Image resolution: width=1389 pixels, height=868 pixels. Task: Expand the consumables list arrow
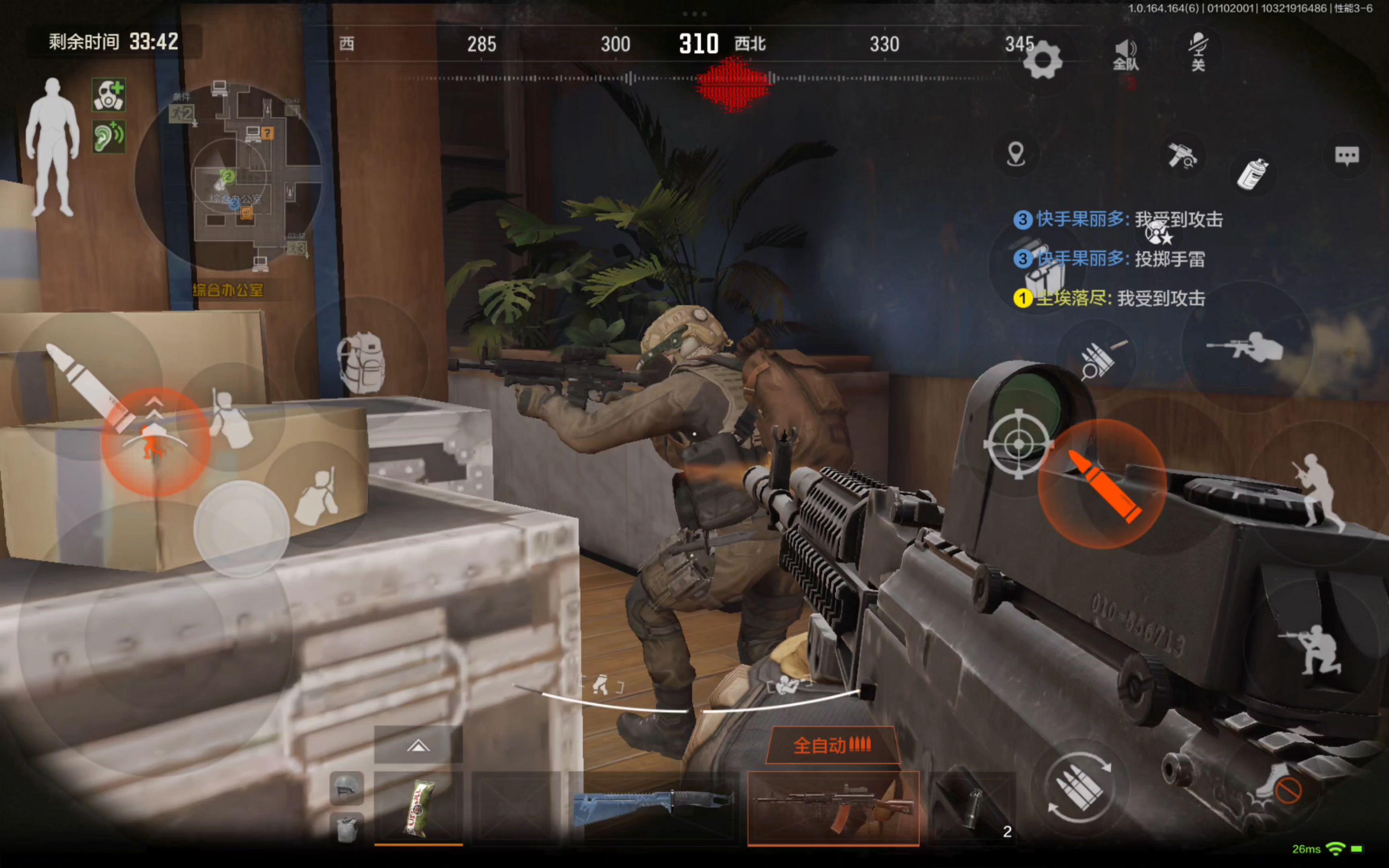coord(418,746)
